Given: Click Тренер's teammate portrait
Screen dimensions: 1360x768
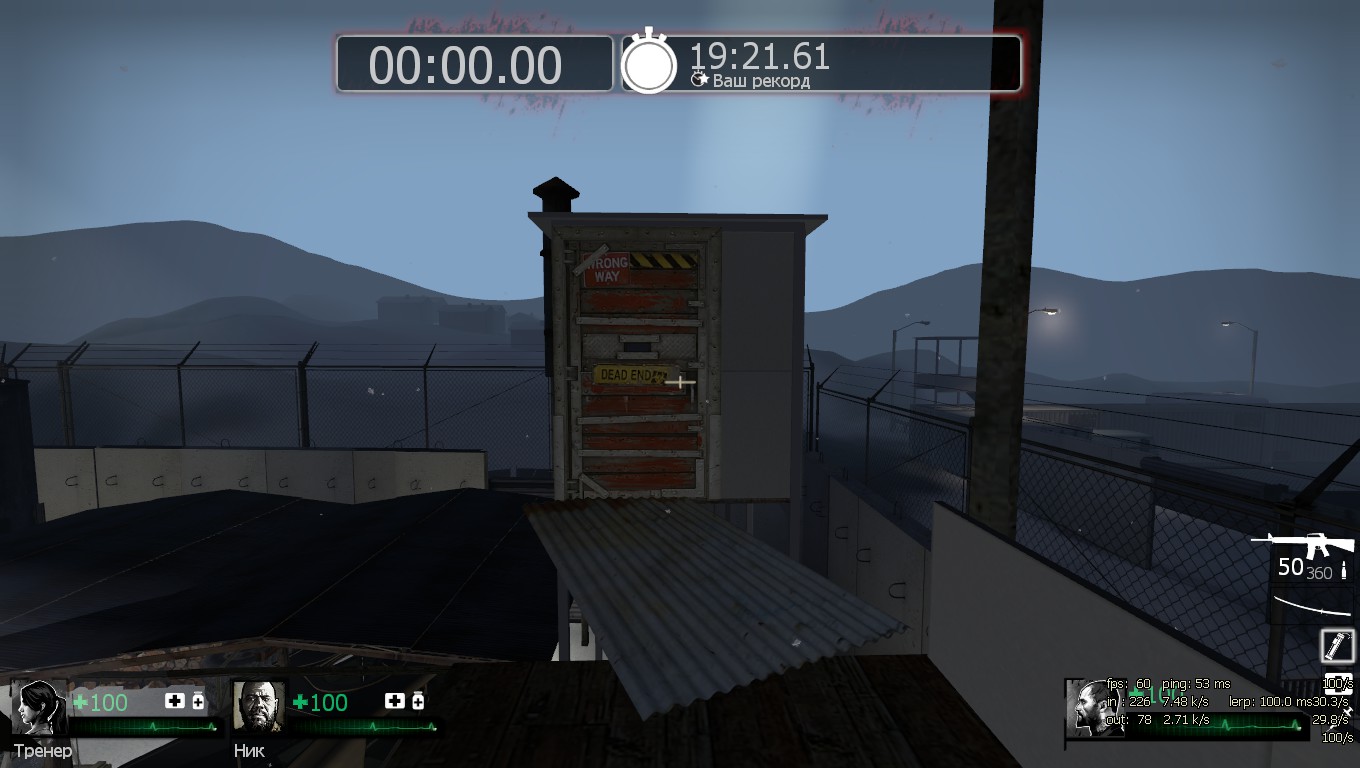Looking at the screenshot, I should (38, 707).
